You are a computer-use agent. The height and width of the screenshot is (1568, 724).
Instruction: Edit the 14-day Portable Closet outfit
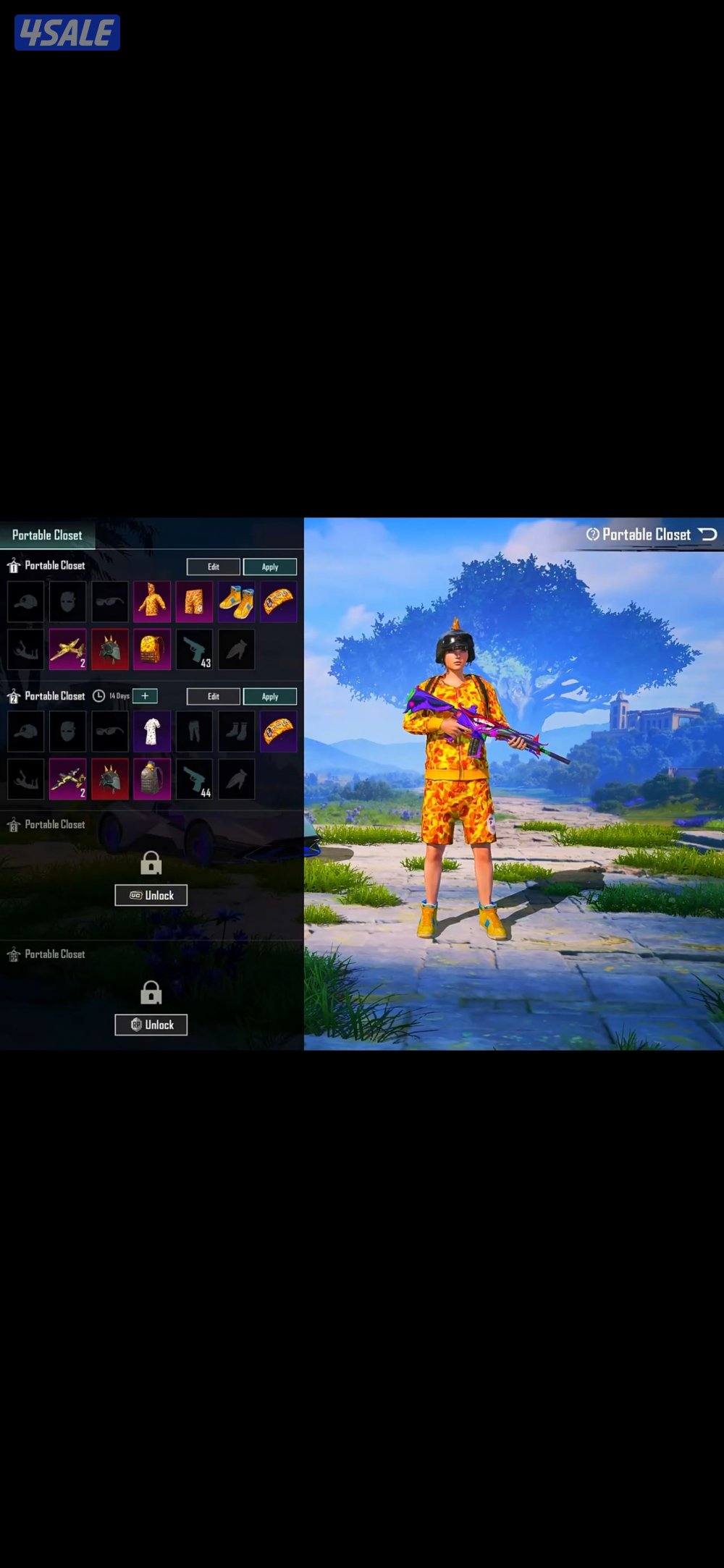[213, 696]
